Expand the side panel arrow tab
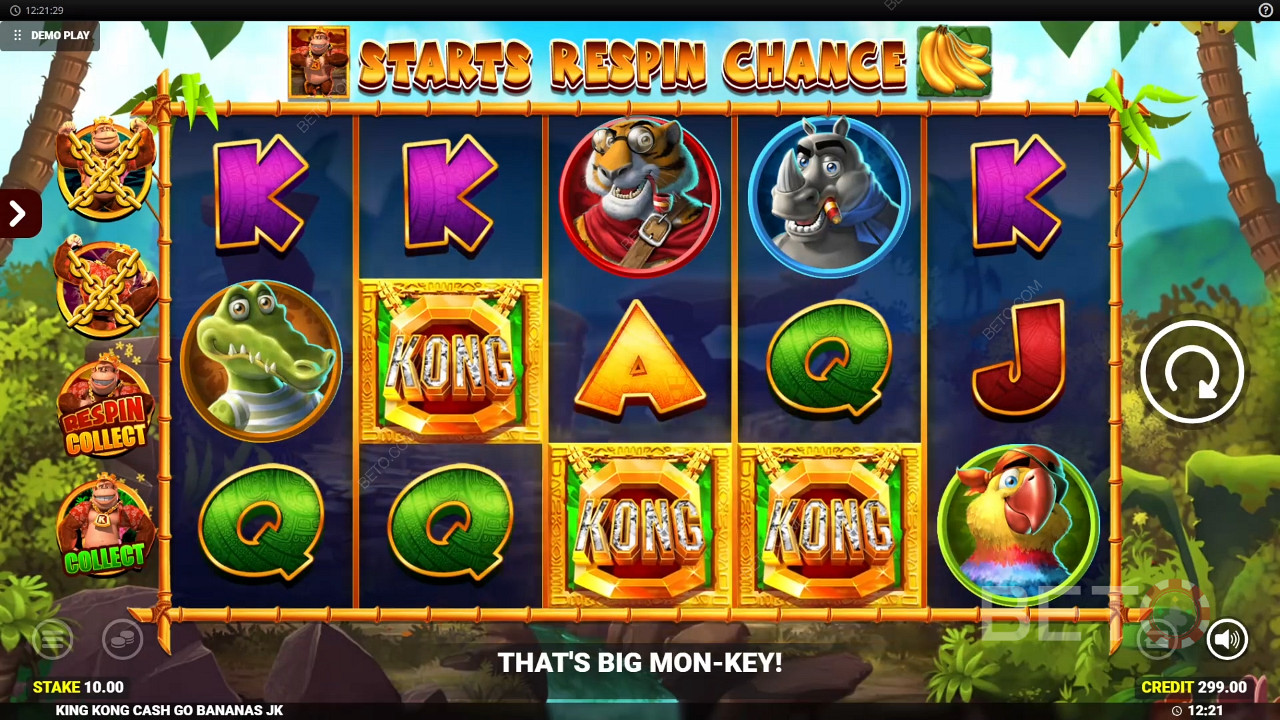1280x720 pixels. point(18,213)
